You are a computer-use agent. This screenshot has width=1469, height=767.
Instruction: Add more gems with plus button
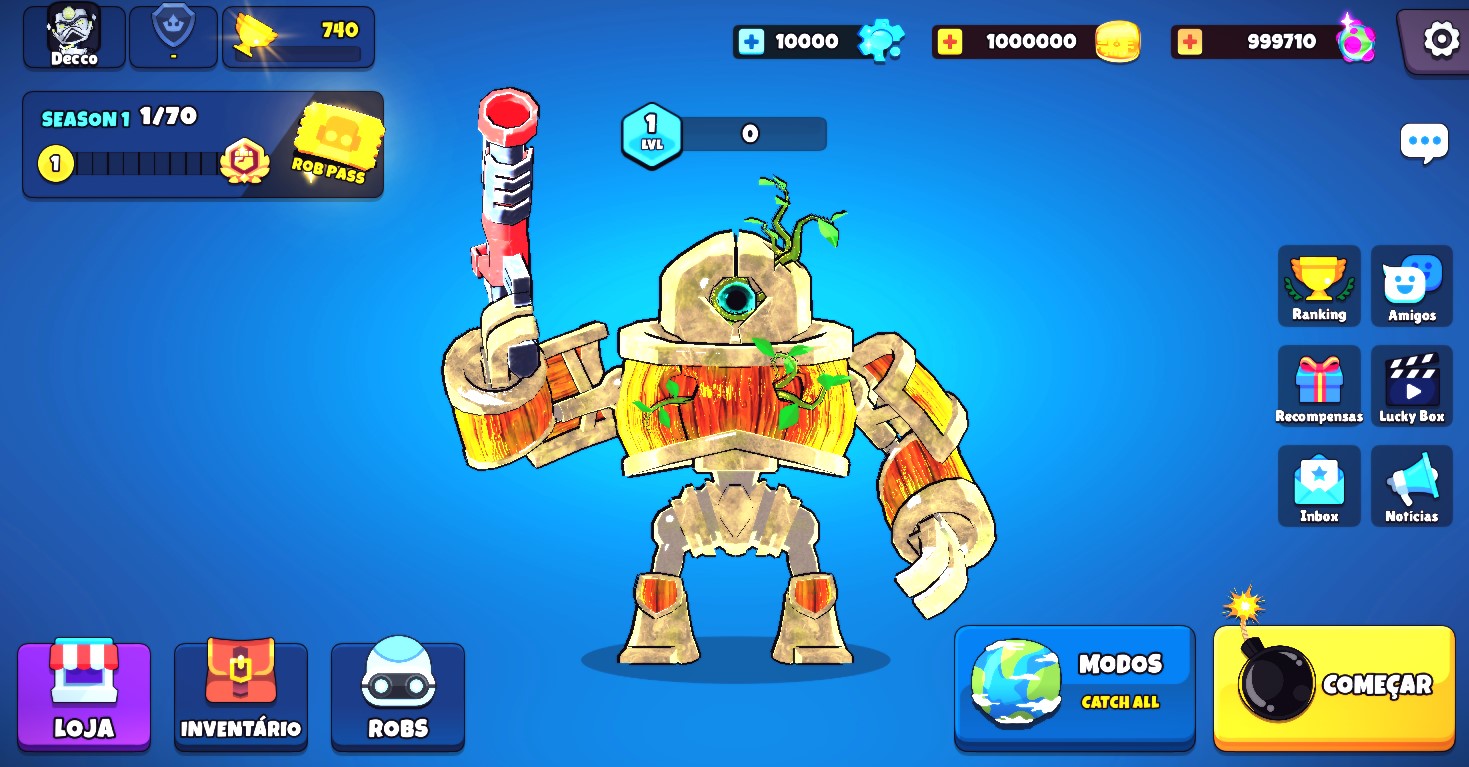(1189, 42)
